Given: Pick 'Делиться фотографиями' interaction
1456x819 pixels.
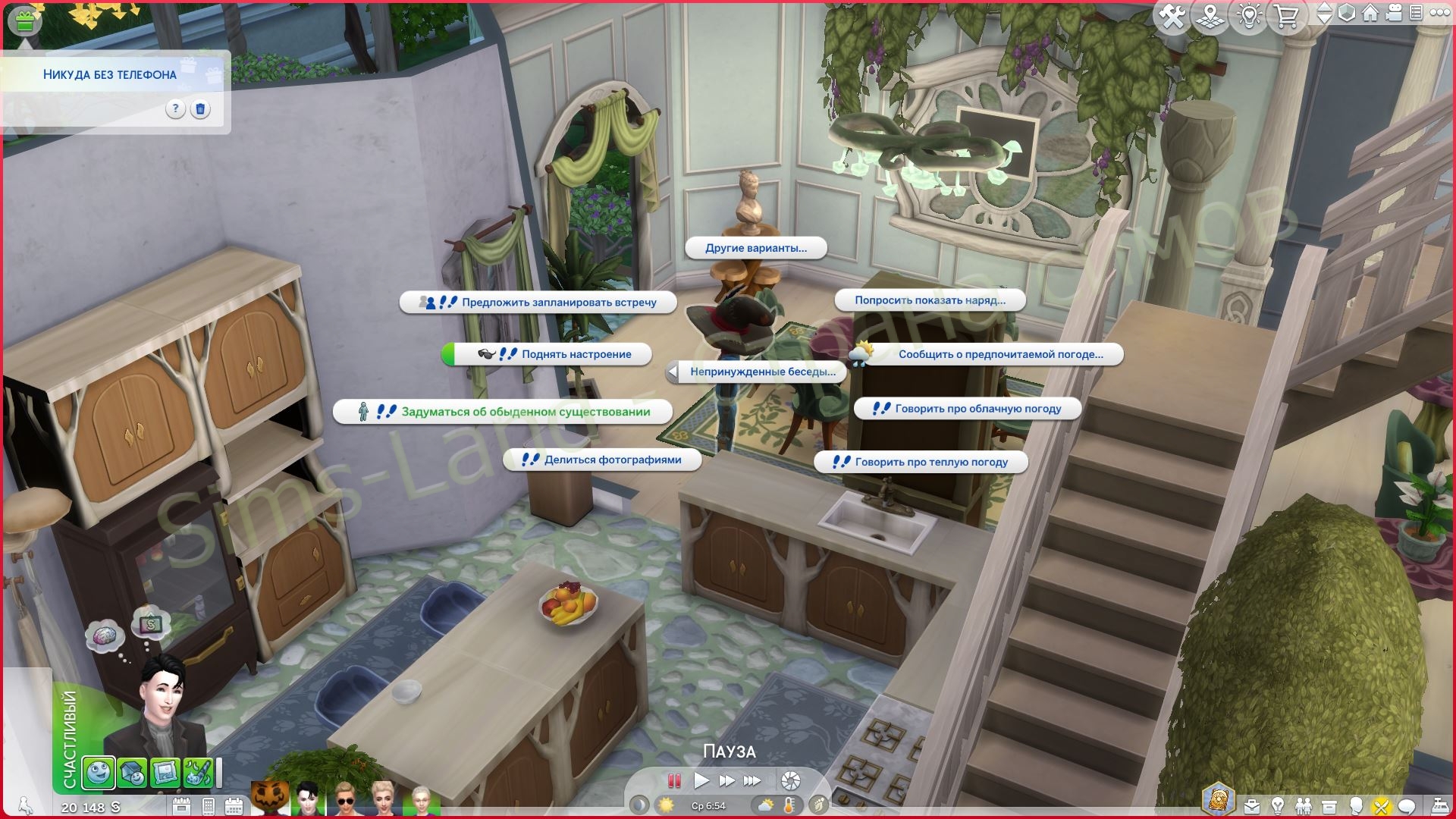Looking at the screenshot, I should 612,460.
